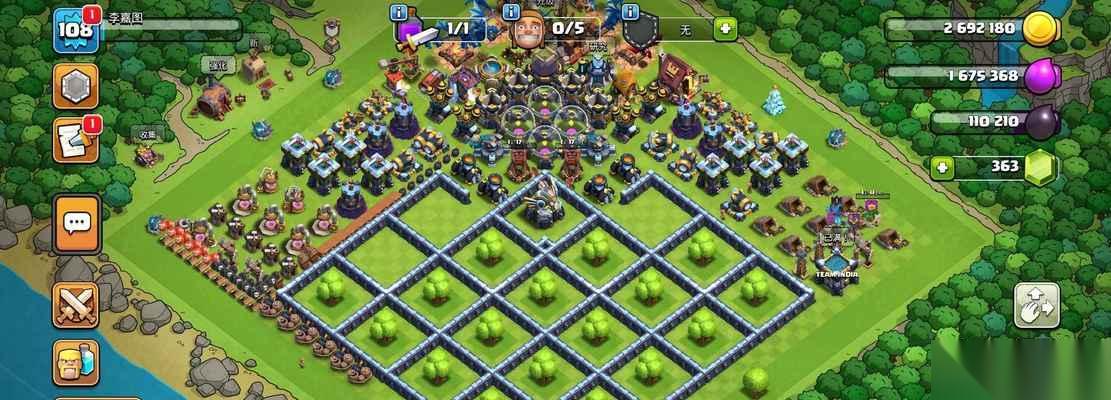Tap the dark elixir drop icon
This screenshot has width=1111, height=400.
(x=1040, y=123)
